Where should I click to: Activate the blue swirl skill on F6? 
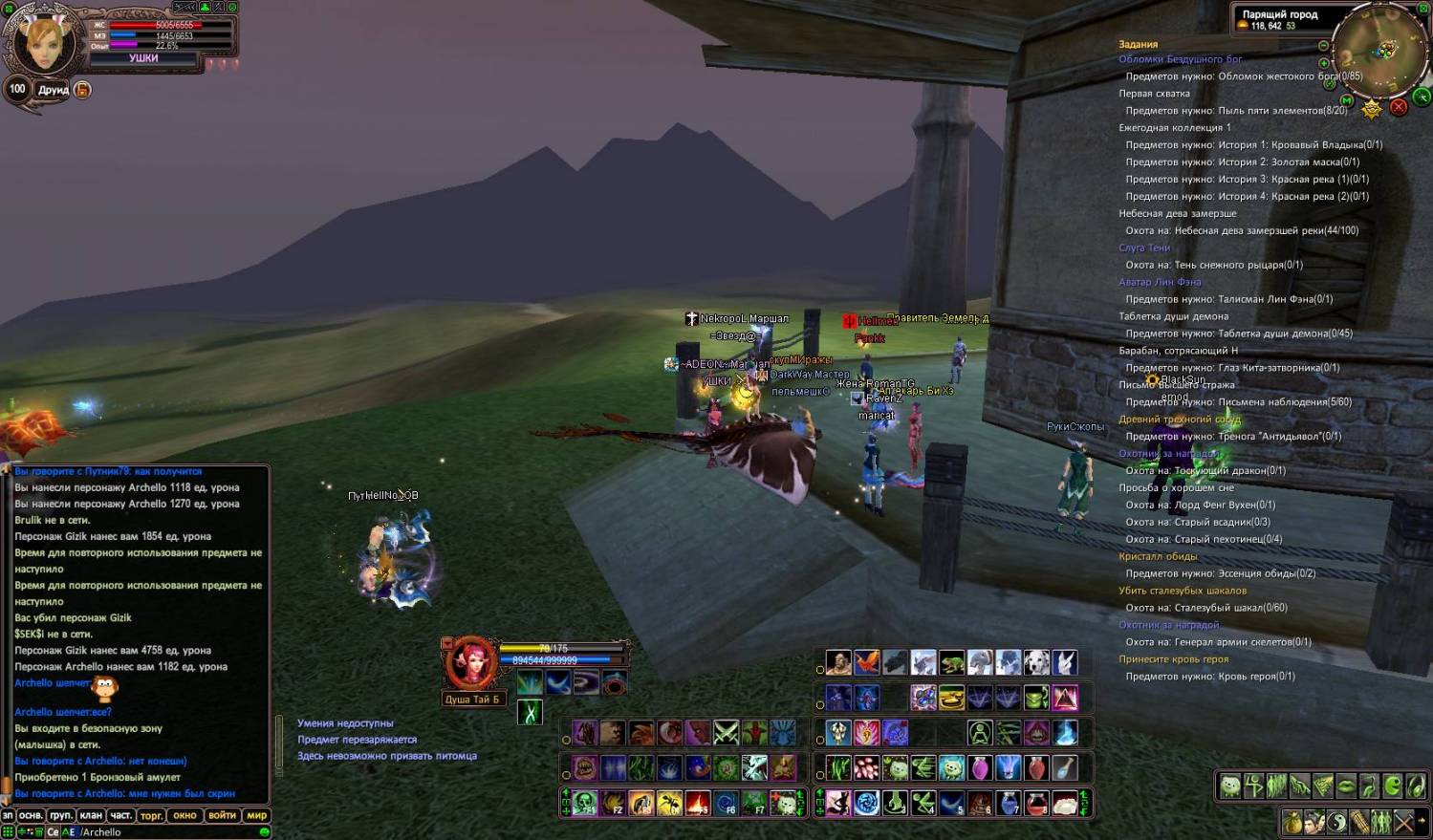(727, 803)
